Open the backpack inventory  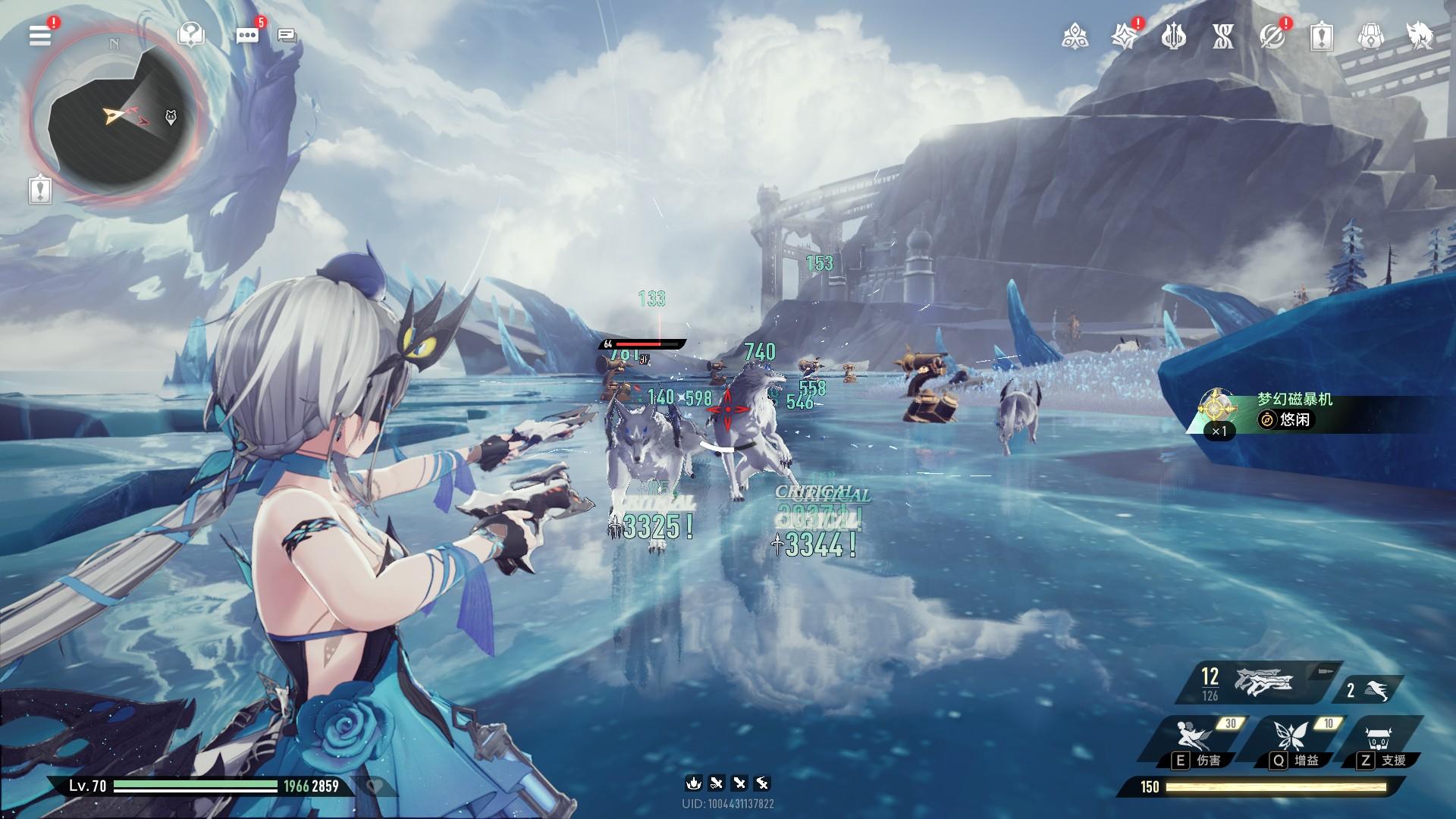1370,36
